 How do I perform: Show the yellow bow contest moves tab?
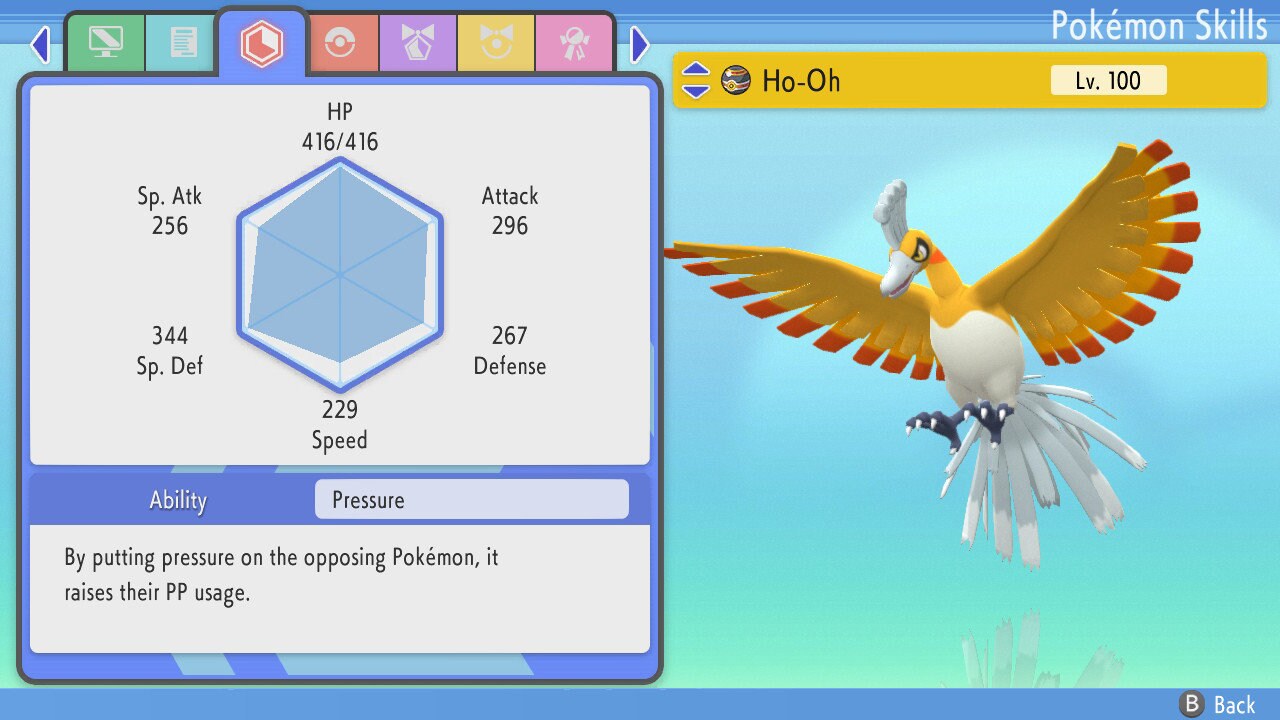tap(496, 43)
